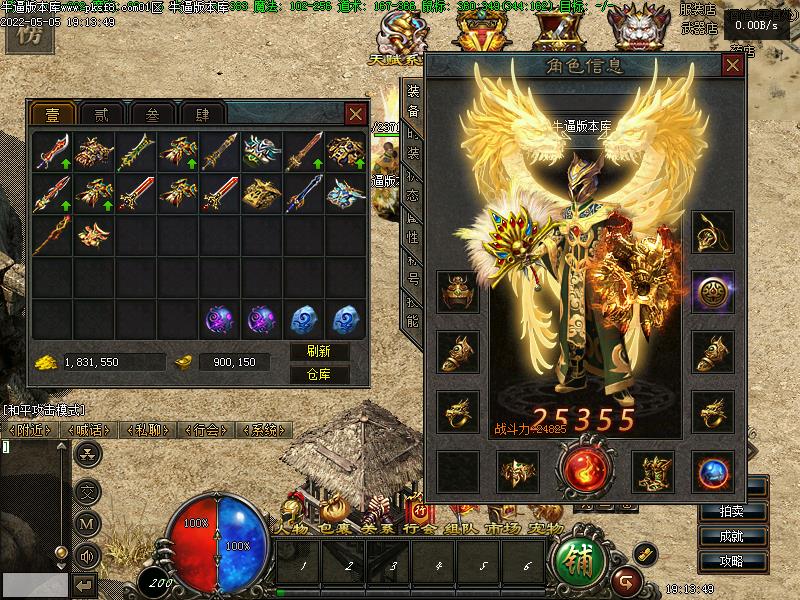This screenshot has width=800, height=600.
Task: Open the 攻略 guide button
Action: [731, 561]
